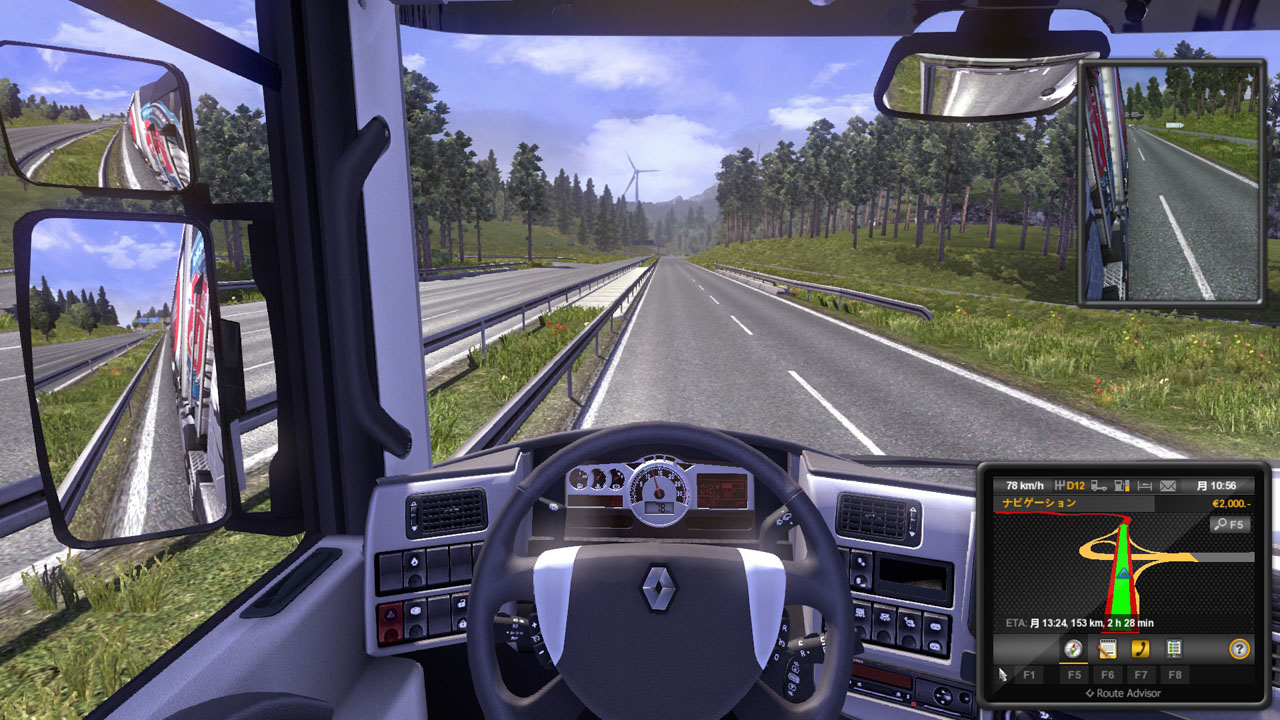The height and width of the screenshot is (720, 1280).
Task: Click the bed rest indicator icon
Action: [x=1145, y=486]
